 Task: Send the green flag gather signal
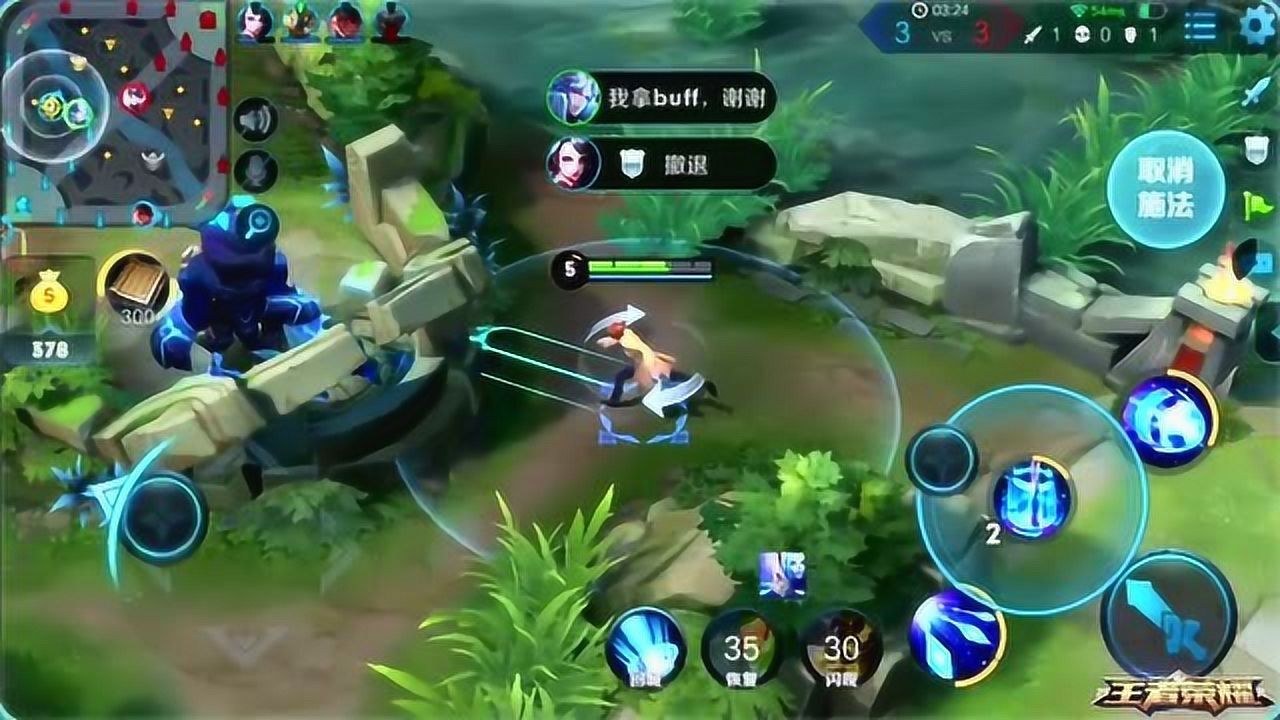pos(1256,206)
